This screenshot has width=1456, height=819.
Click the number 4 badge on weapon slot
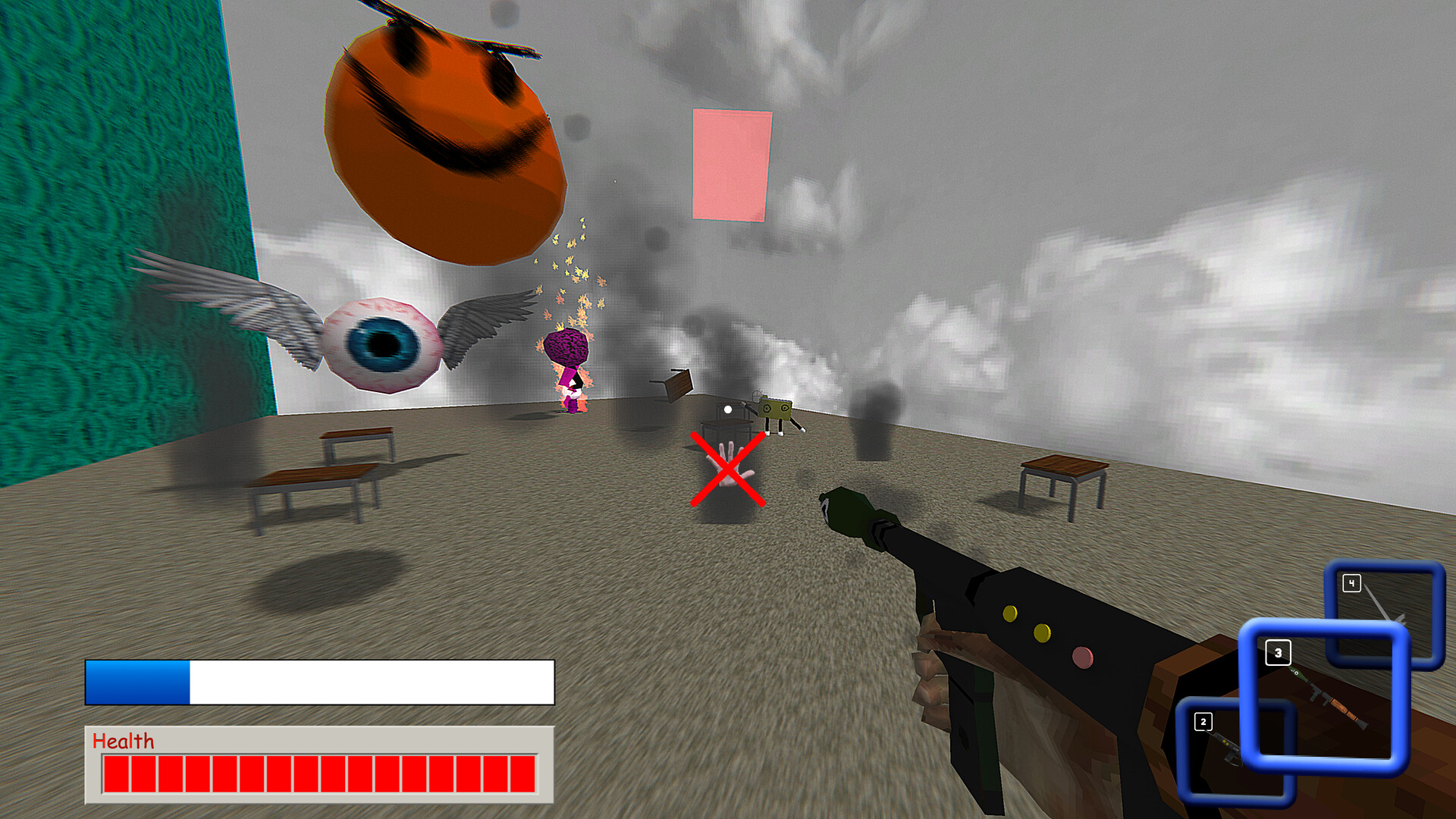click(x=1351, y=582)
